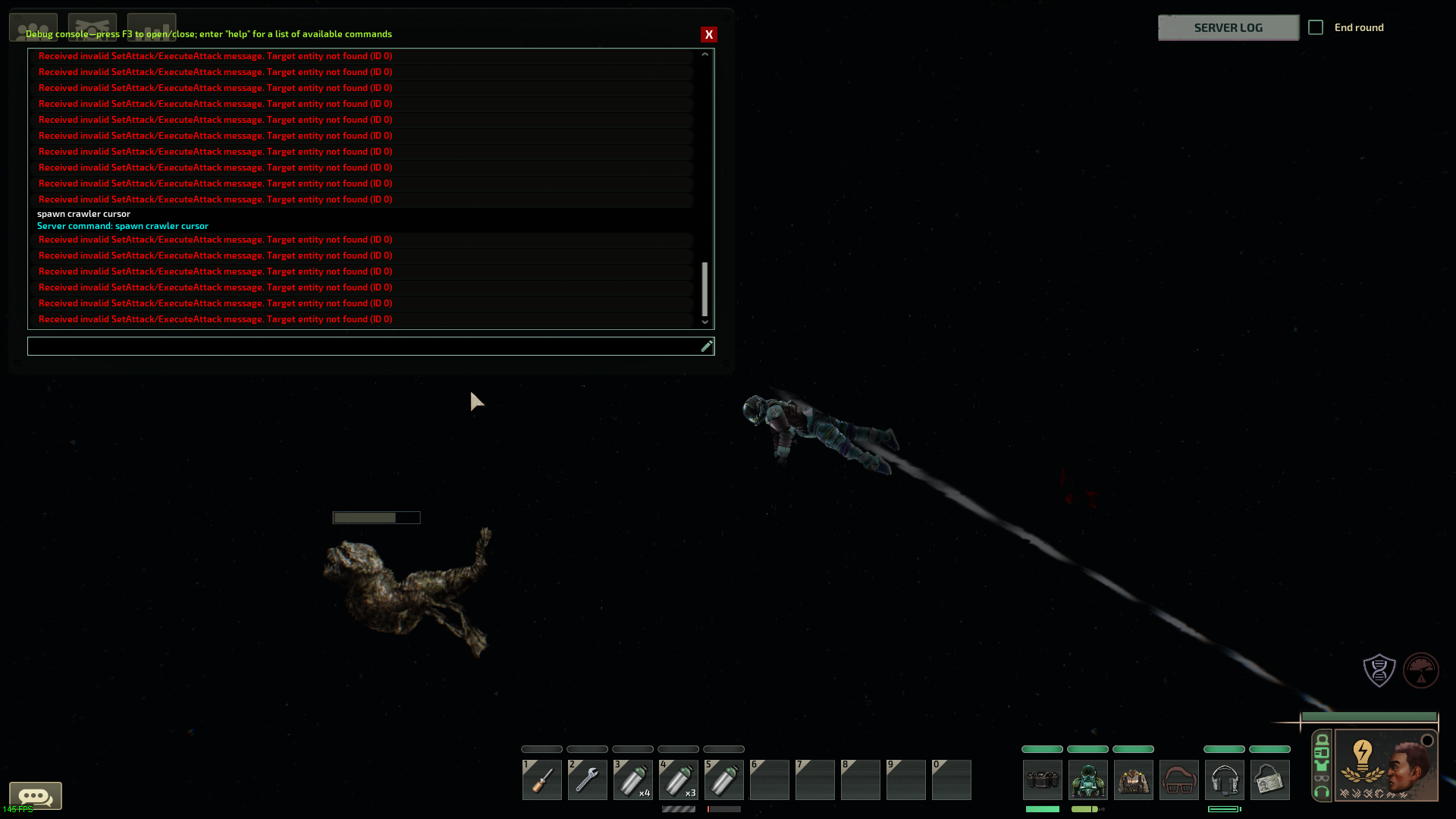Click the traitor mission icon top-left
This screenshot has width=1456, height=819.
coord(92,26)
